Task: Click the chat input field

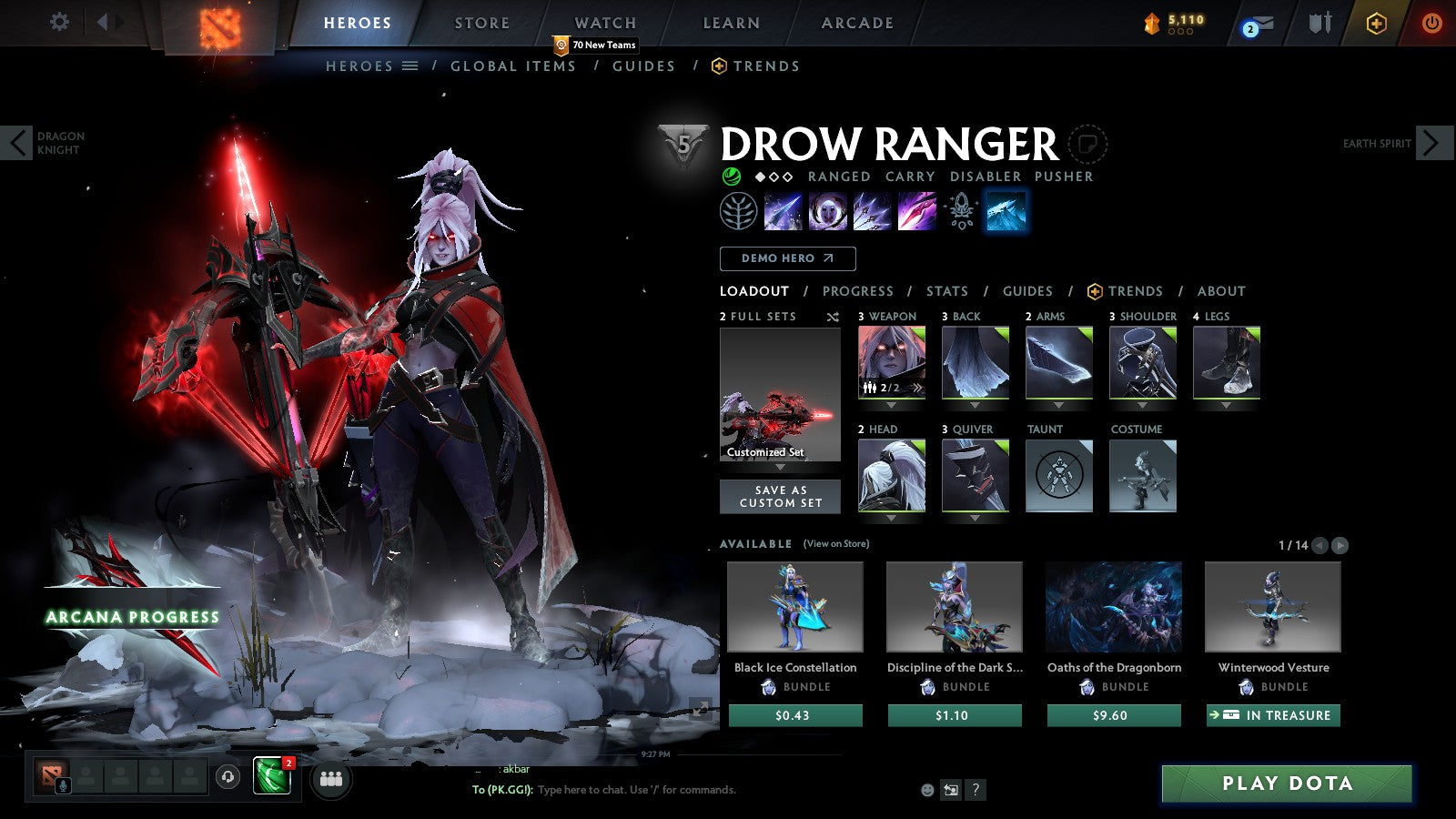Action: (x=719, y=790)
